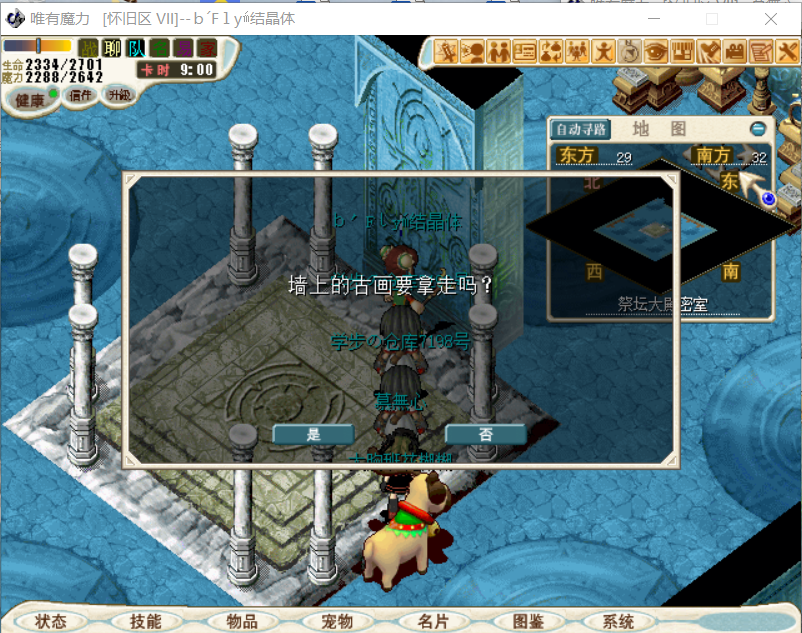Toggle the 聊 chat switch
The width and height of the screenshot is (802, 633).
pyautogui.click(x=112, y=47)
